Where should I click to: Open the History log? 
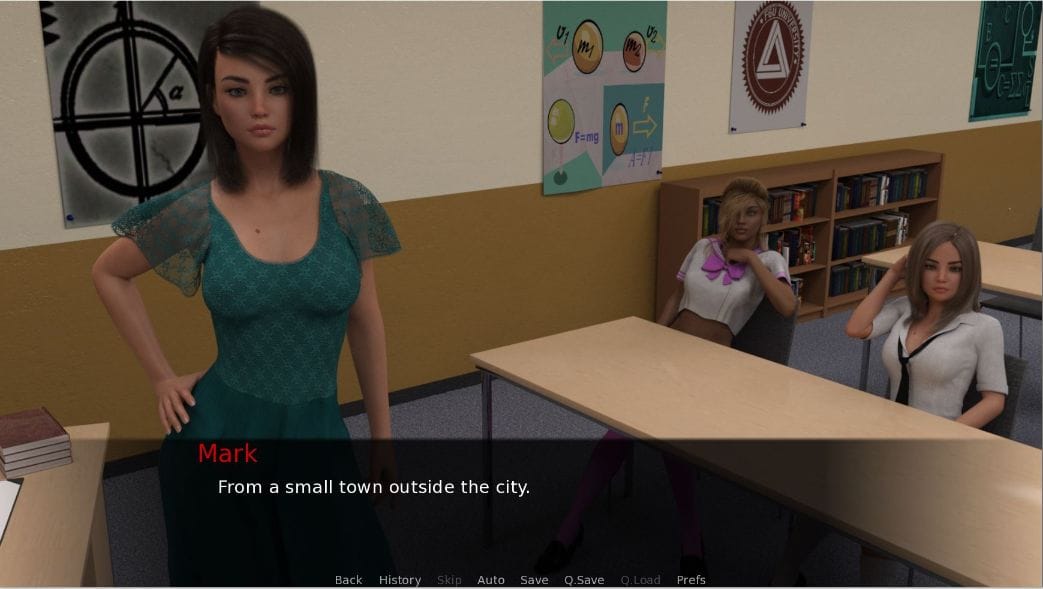coord(399,580)
